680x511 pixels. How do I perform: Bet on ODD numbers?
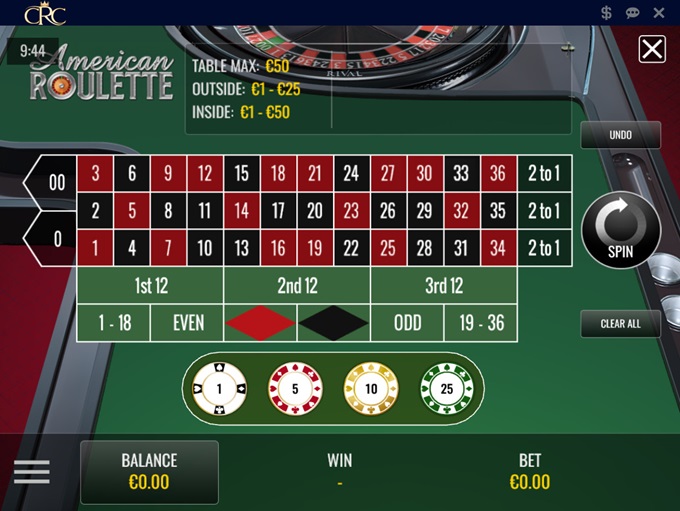pyautogui.click(x=407, y=323)
